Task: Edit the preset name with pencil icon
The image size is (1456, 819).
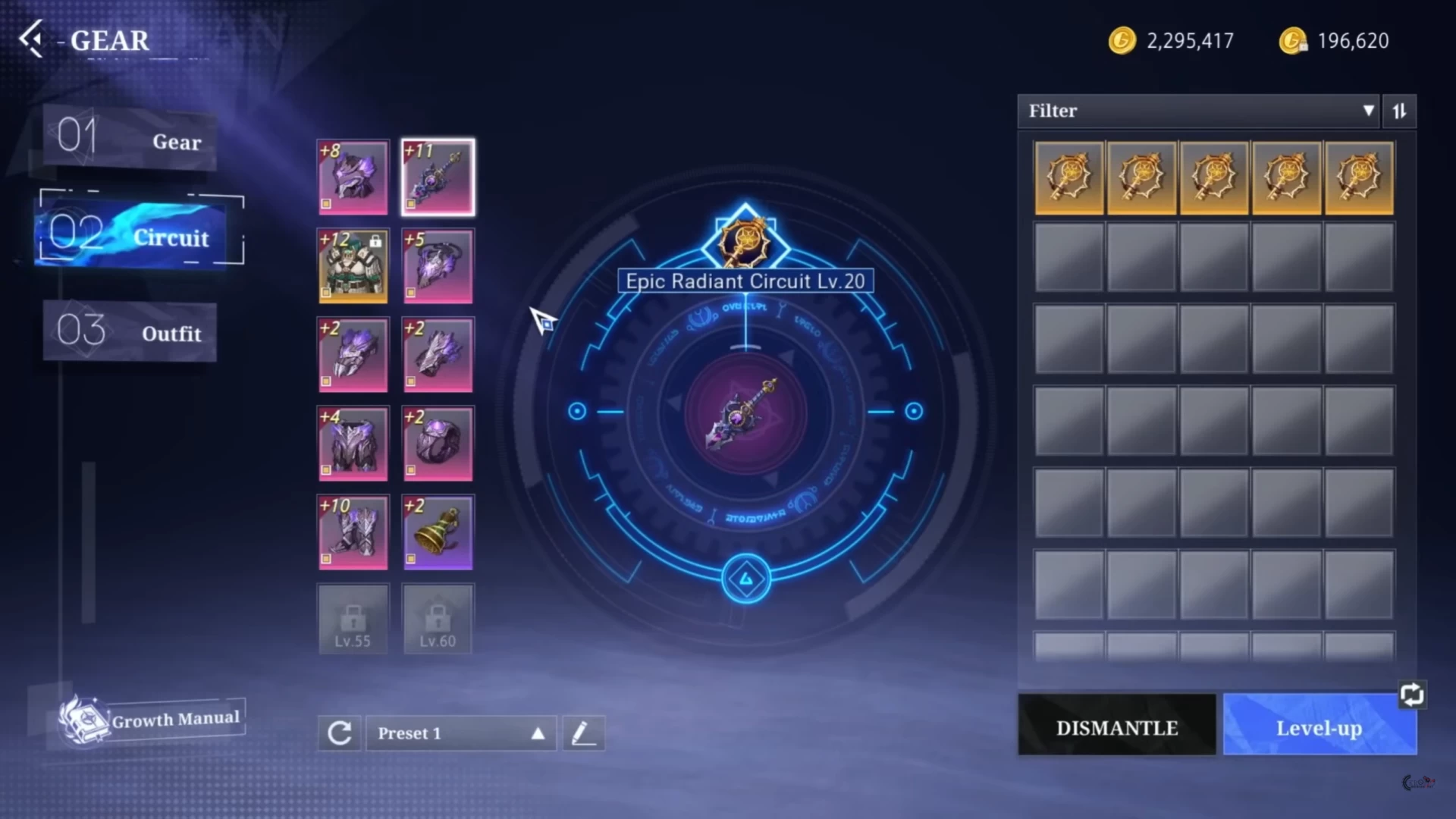Action: coord(583,733)
